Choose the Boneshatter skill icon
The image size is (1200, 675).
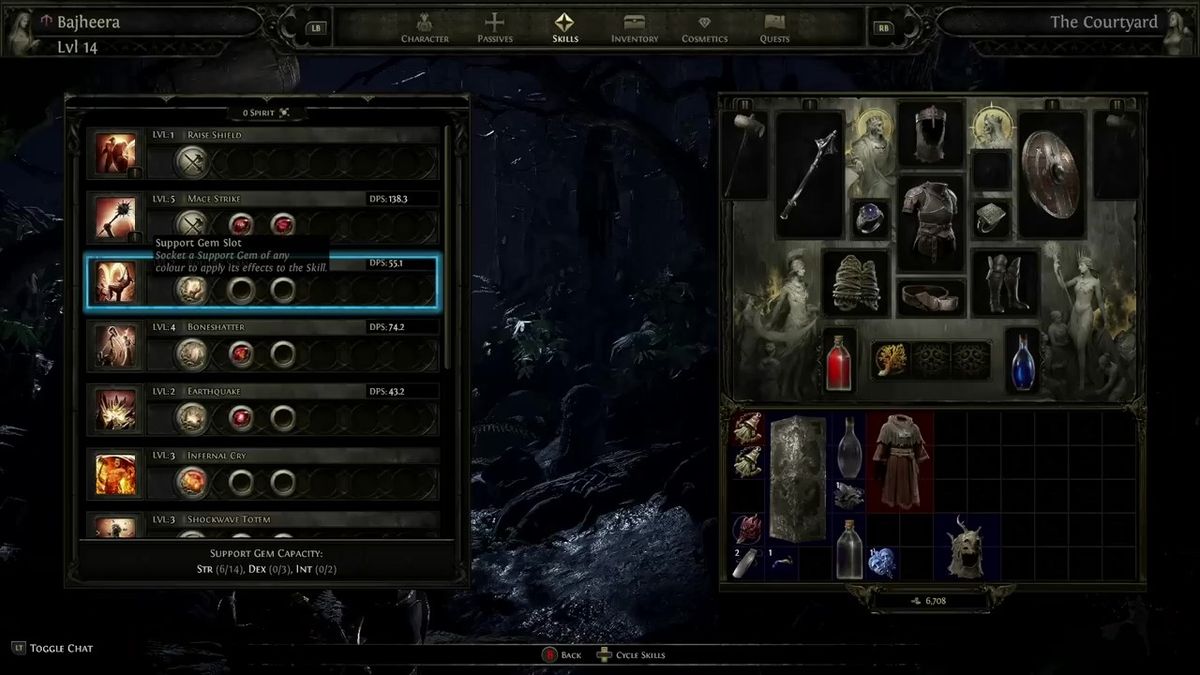coord(116,346)
